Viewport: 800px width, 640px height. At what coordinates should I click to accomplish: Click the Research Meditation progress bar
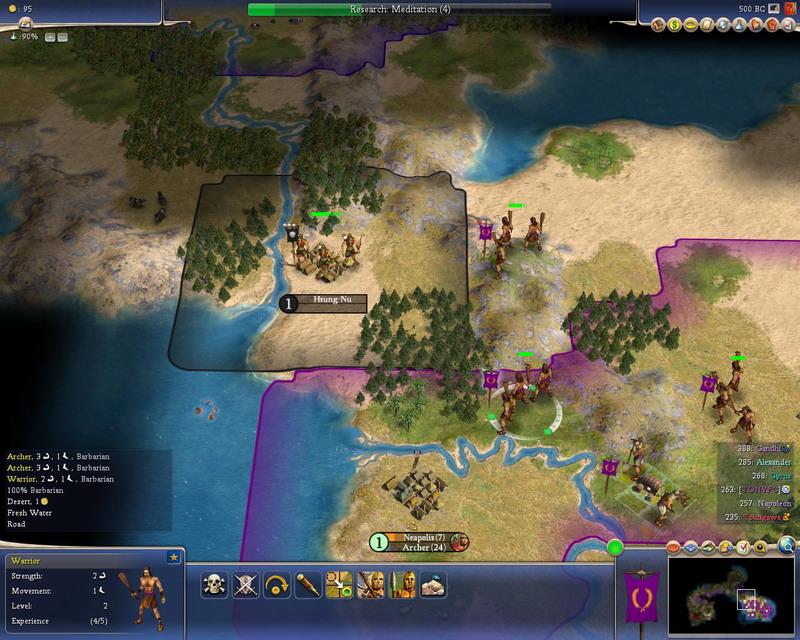pyautogui.click(x=399, y=9)
